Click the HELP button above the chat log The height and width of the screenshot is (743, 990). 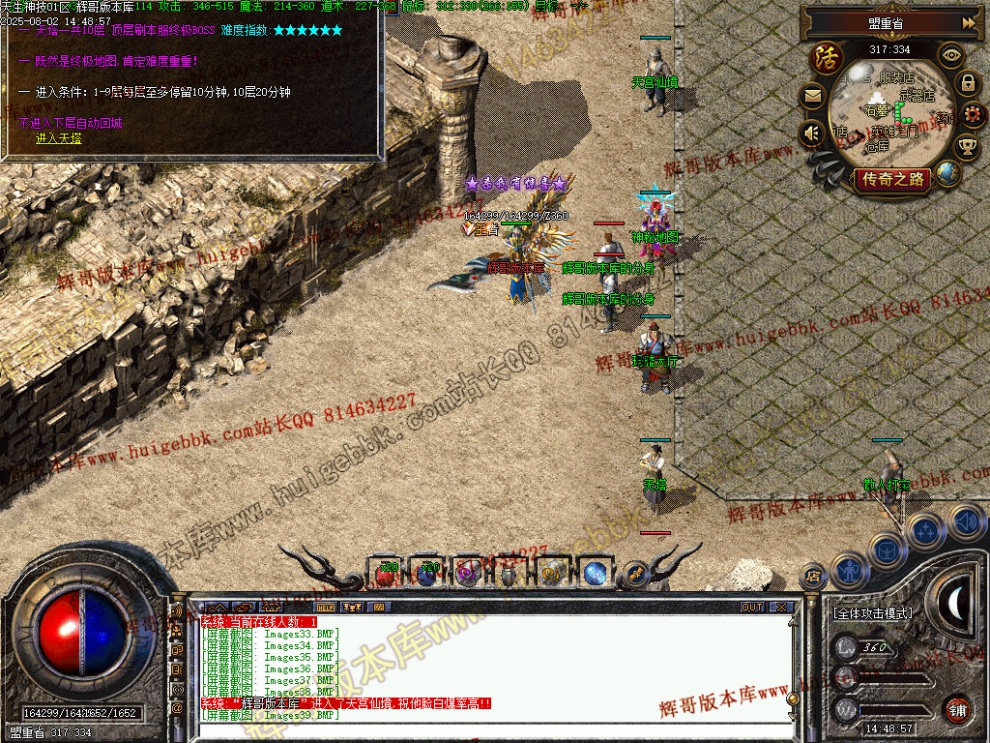coord(325,607)
